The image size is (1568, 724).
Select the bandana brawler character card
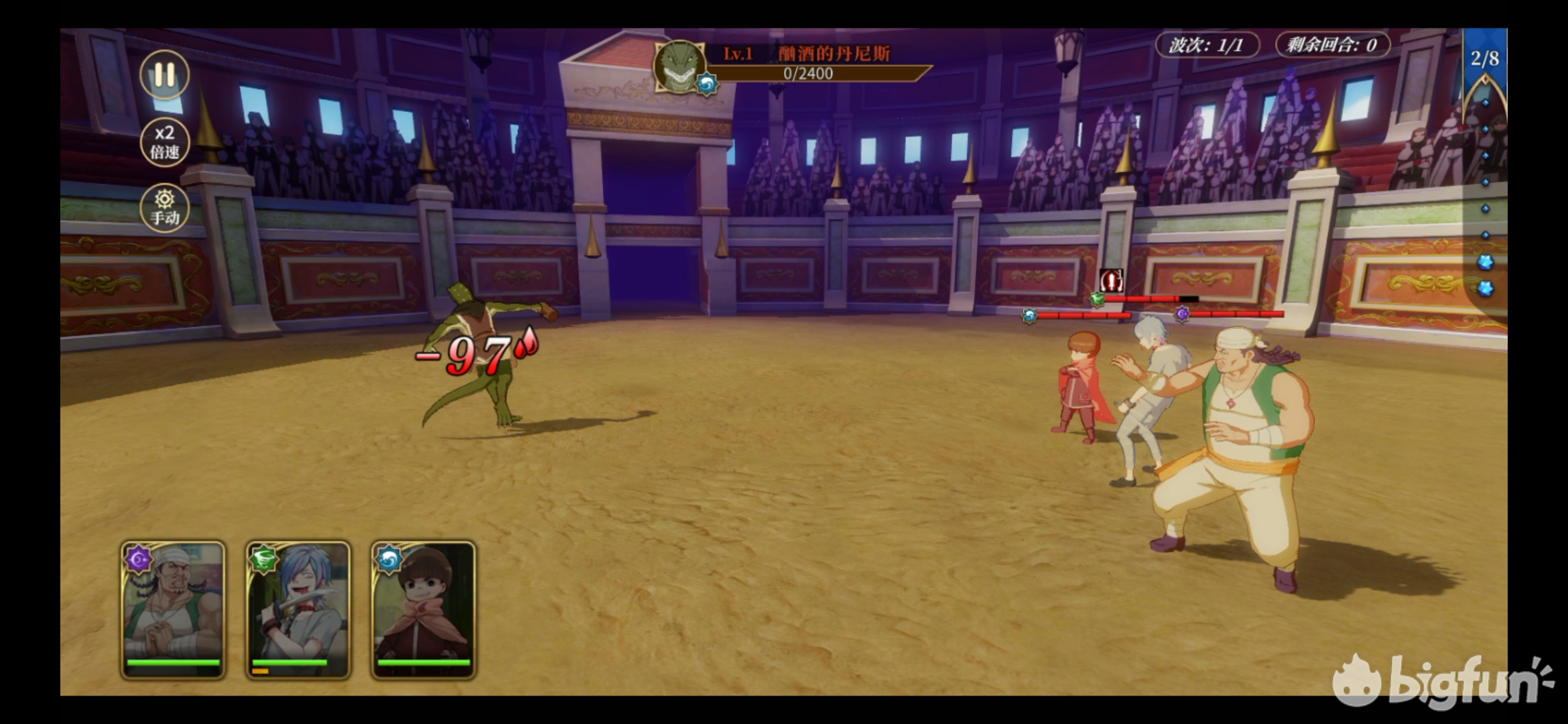[173, 609]
